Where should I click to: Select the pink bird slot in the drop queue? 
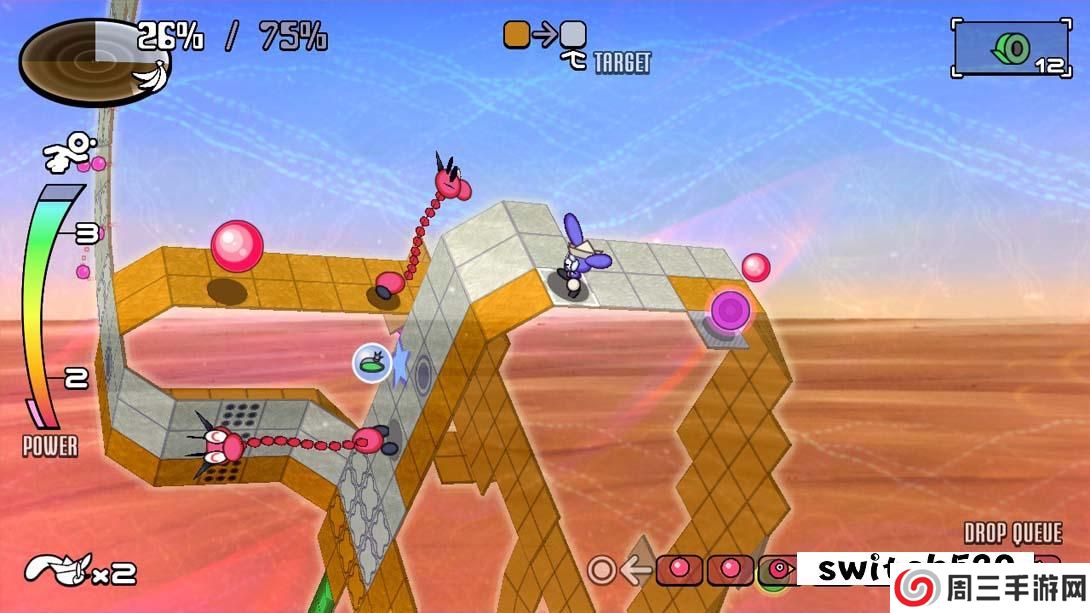779,571
